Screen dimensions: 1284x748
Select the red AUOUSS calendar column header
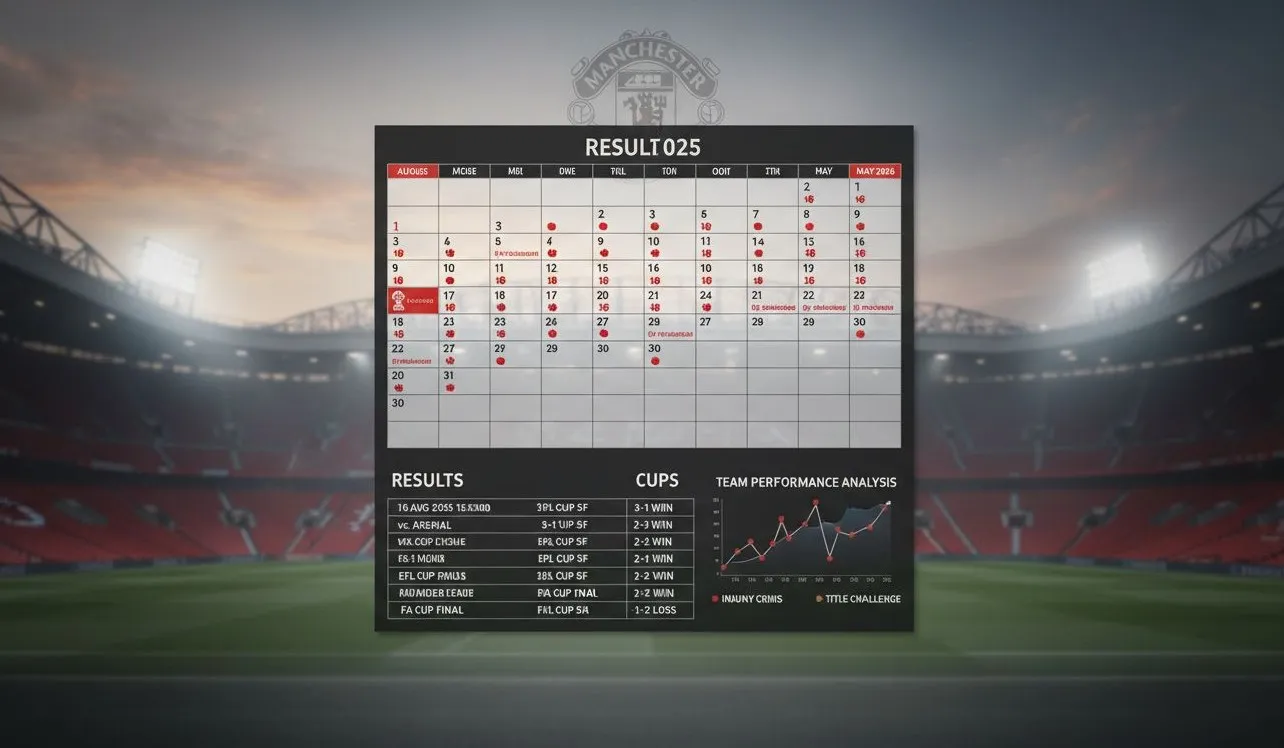click(412, 171)
